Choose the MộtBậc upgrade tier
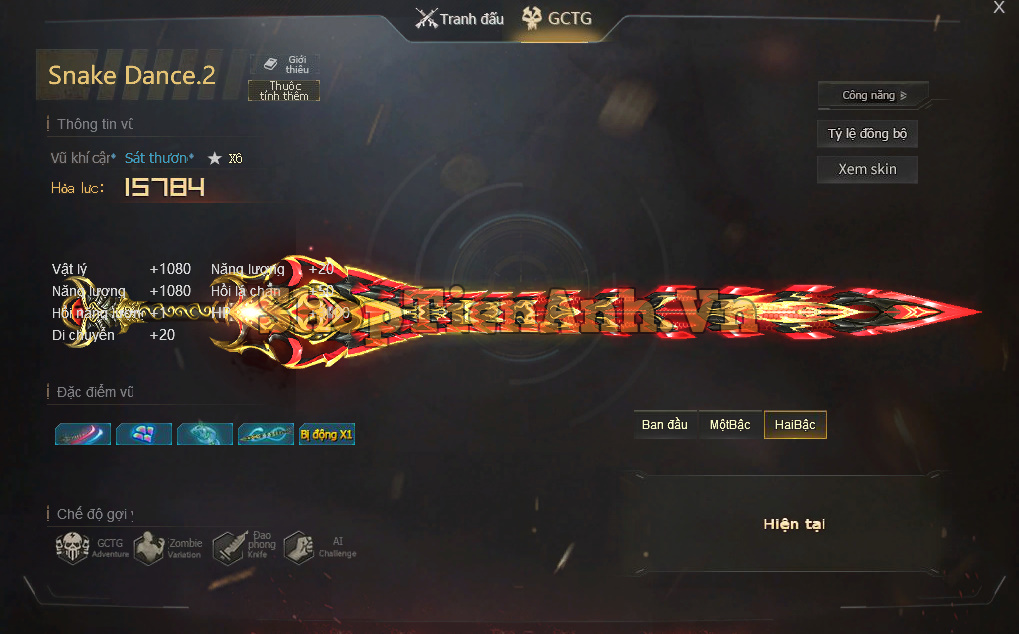The image size is (1019, 634). click(x=730, y=425)
